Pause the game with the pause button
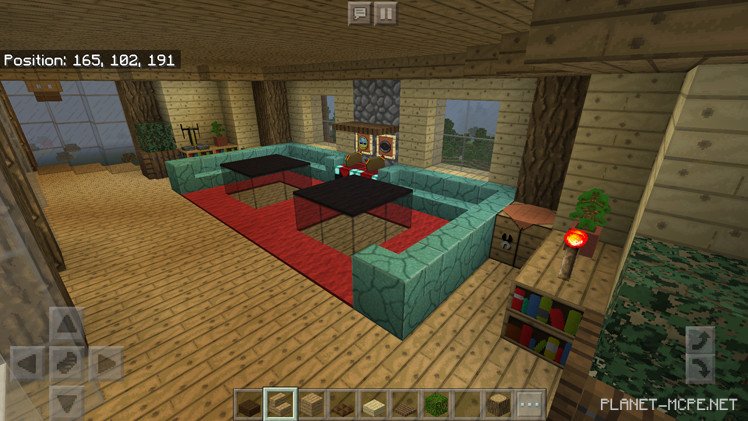 385,13
